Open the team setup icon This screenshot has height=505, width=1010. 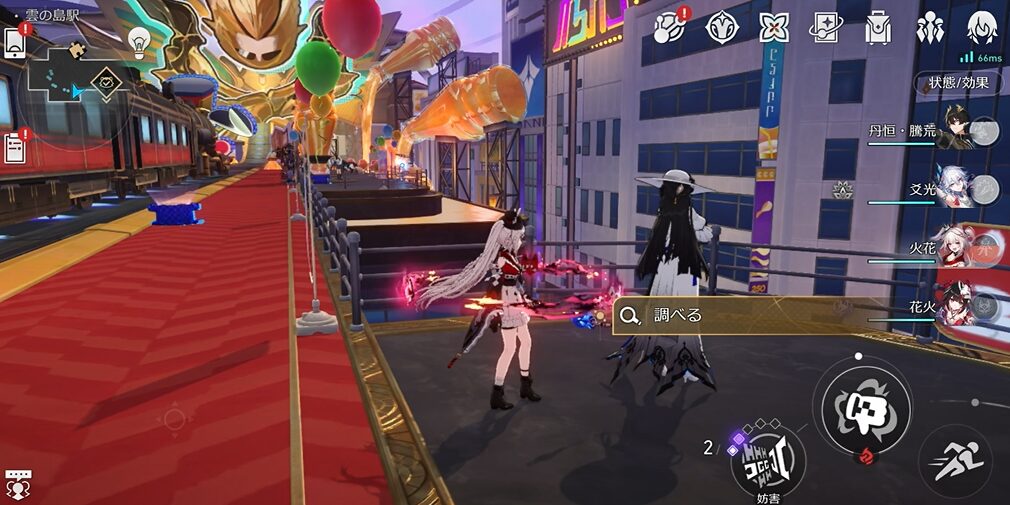[930, 28]
